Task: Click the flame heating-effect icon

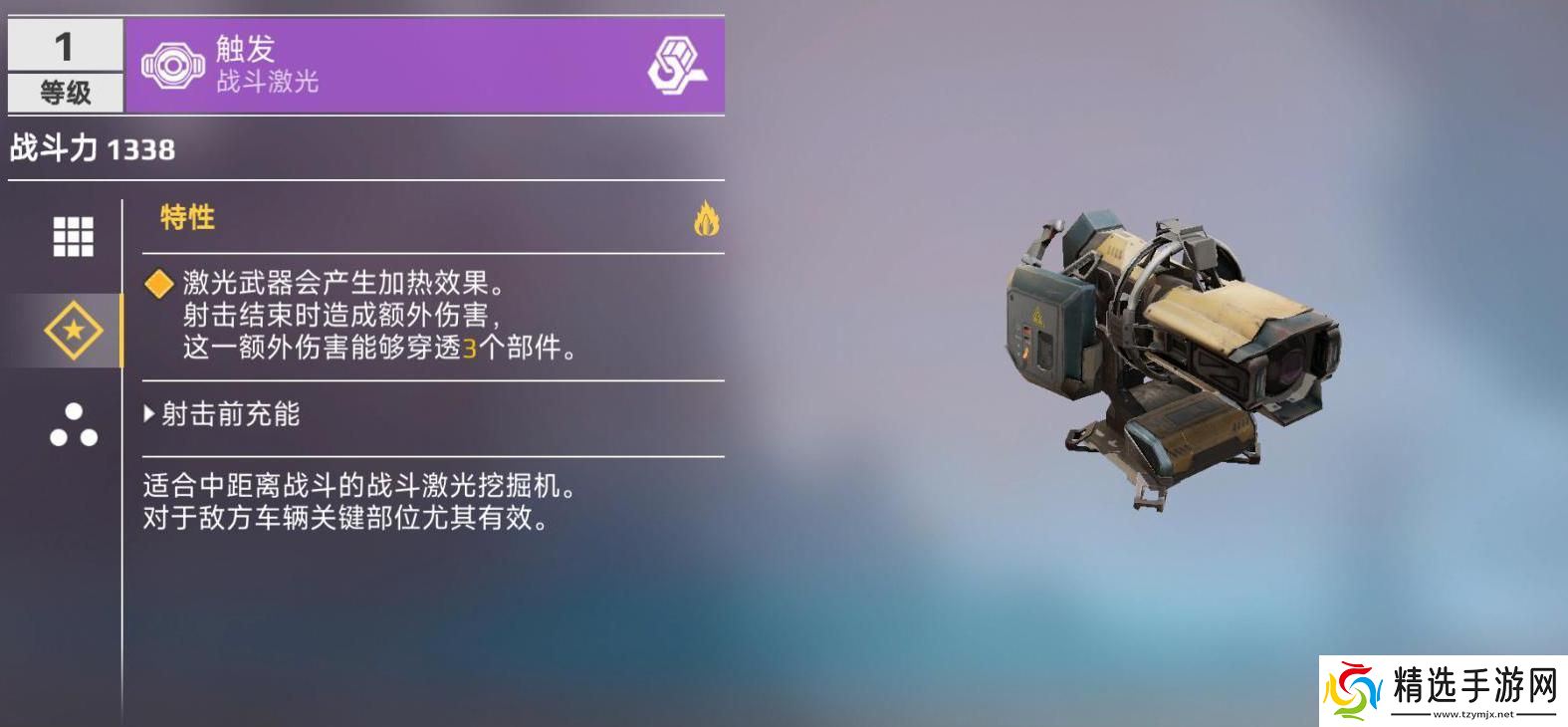Action: (x=706, y=219)
